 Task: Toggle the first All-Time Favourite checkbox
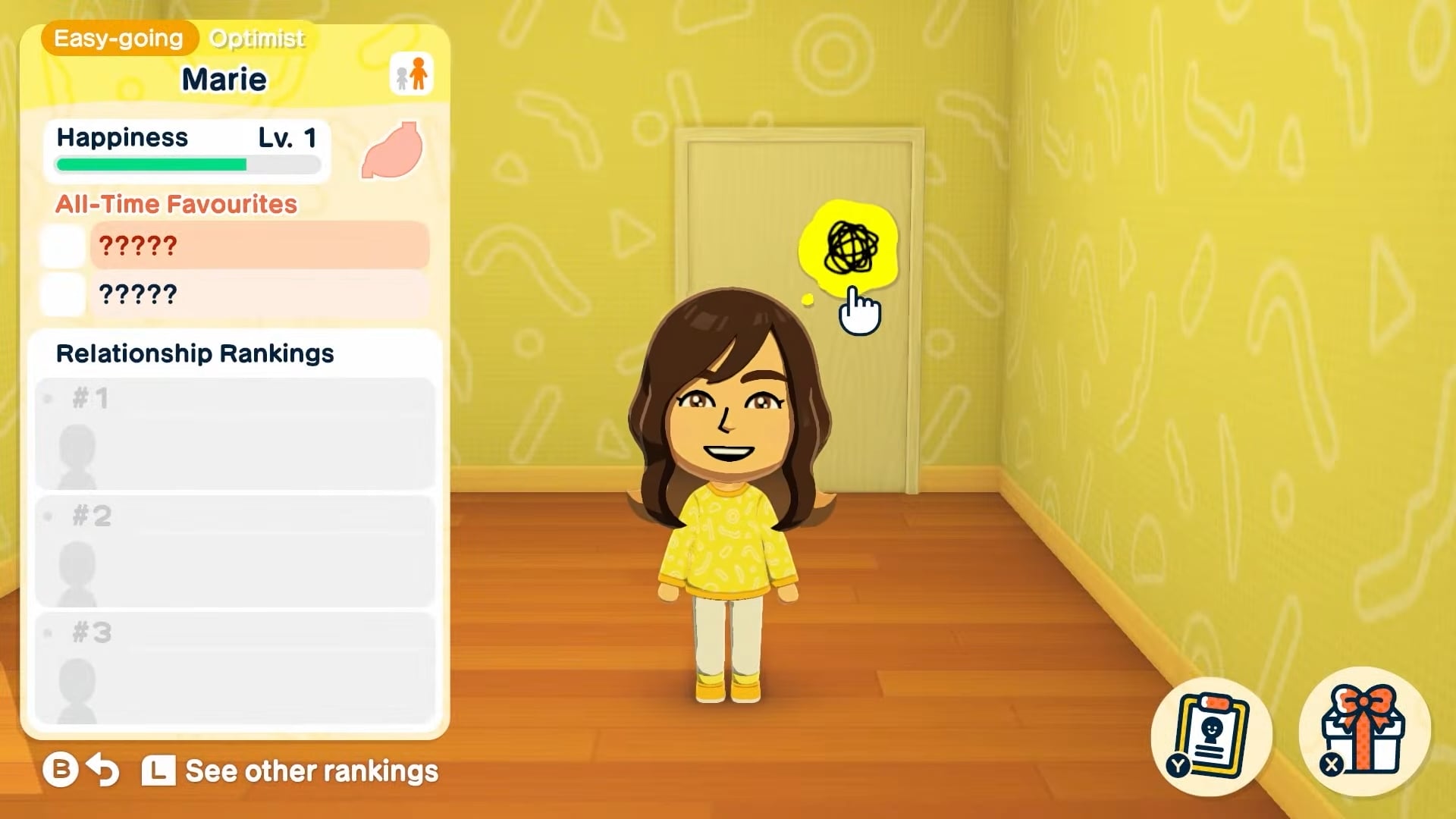(62, 246)
